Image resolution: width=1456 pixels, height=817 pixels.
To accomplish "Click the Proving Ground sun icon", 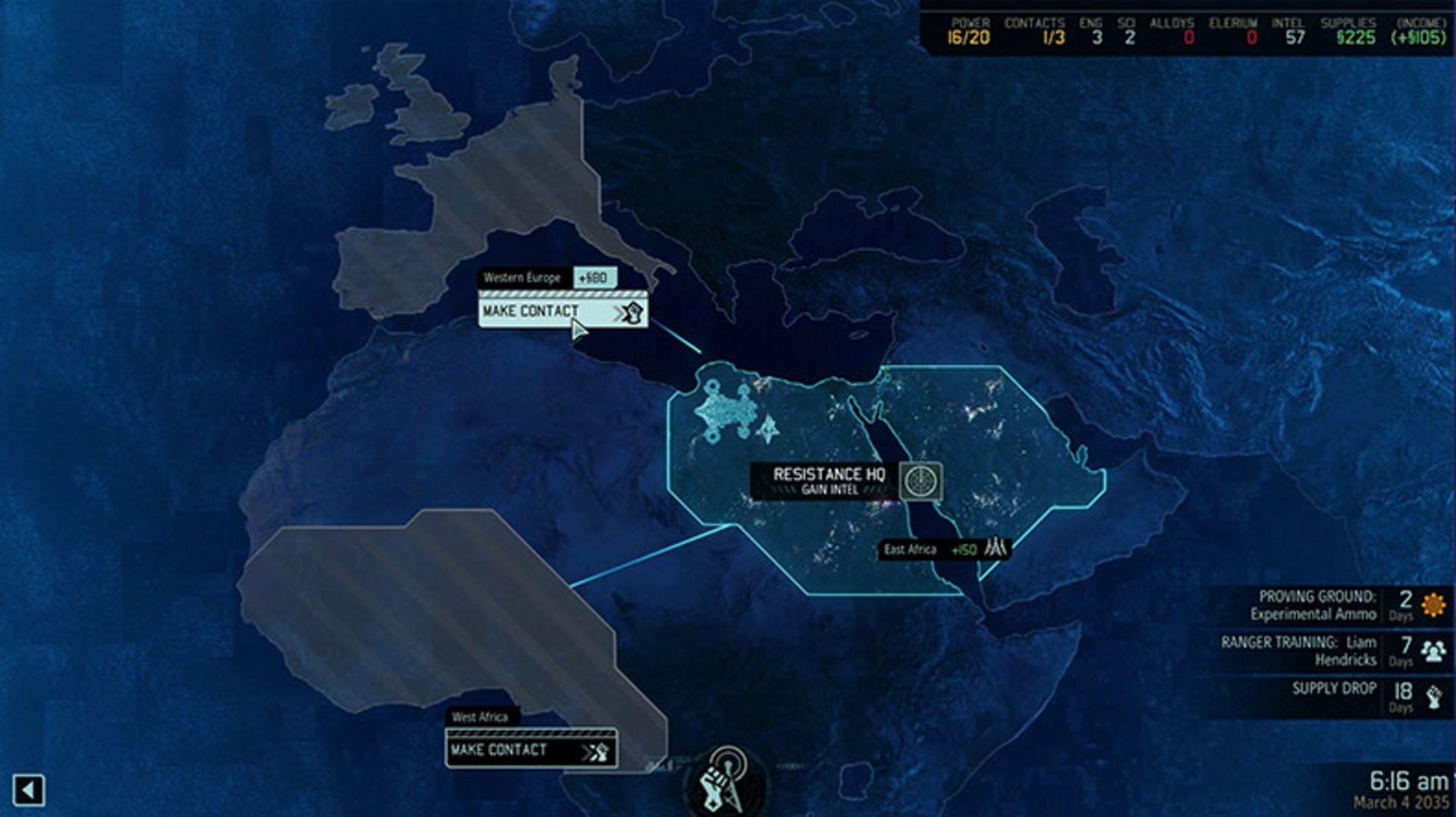I will 1431,607.
